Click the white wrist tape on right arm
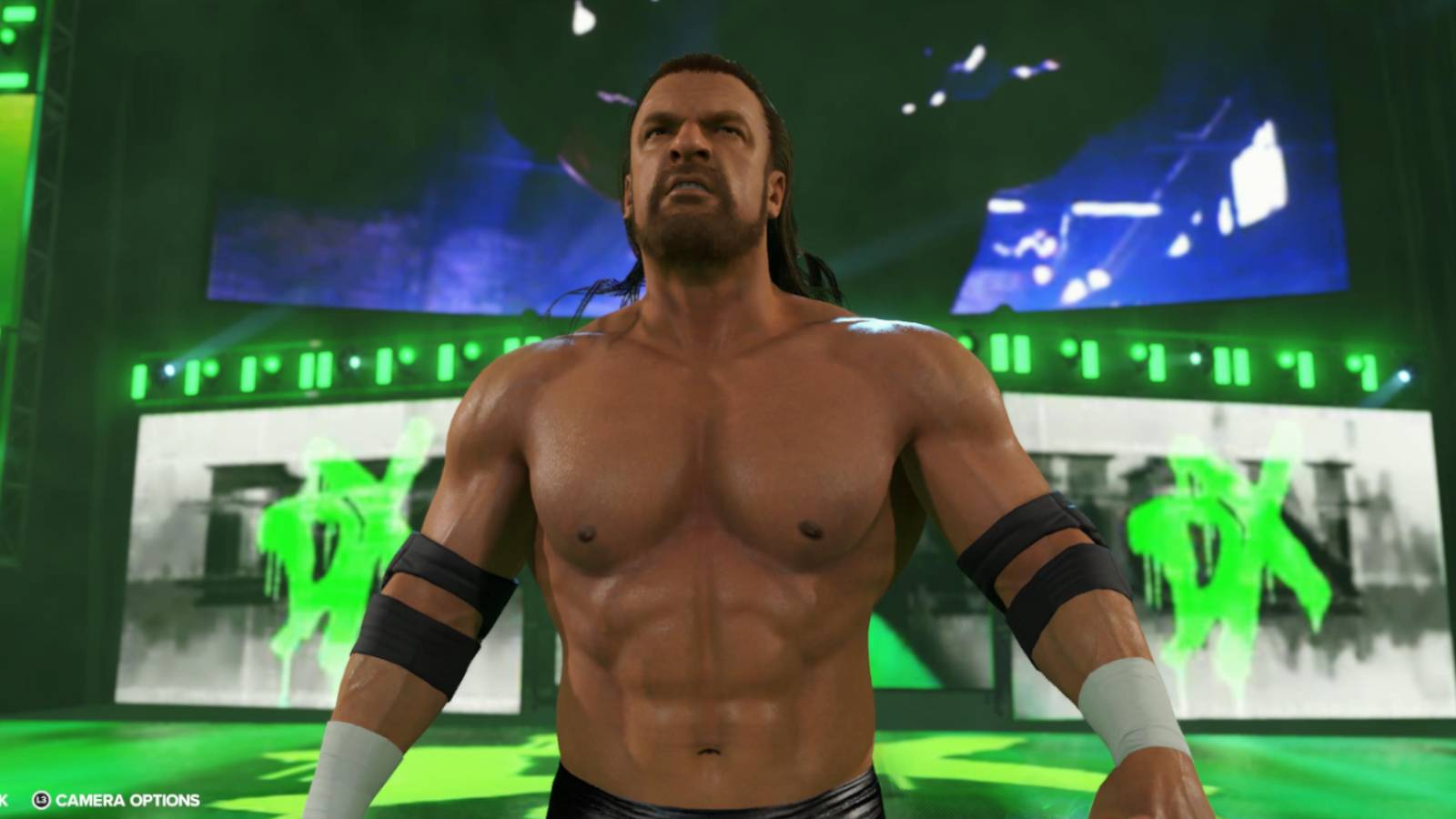1456x819 pixels. (1137, 728)
